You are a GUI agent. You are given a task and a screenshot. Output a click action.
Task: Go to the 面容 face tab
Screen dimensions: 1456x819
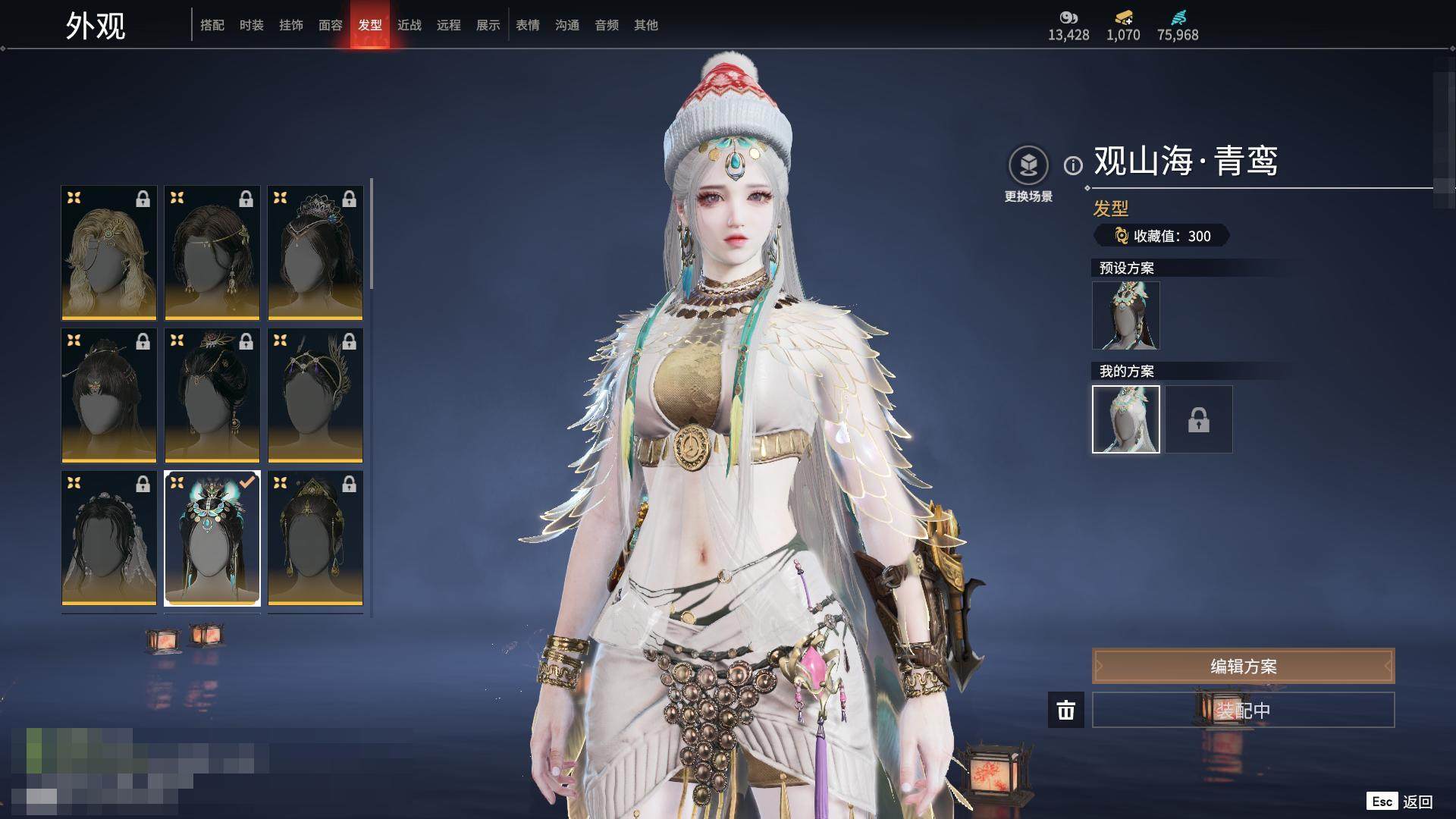pos(331,25)
